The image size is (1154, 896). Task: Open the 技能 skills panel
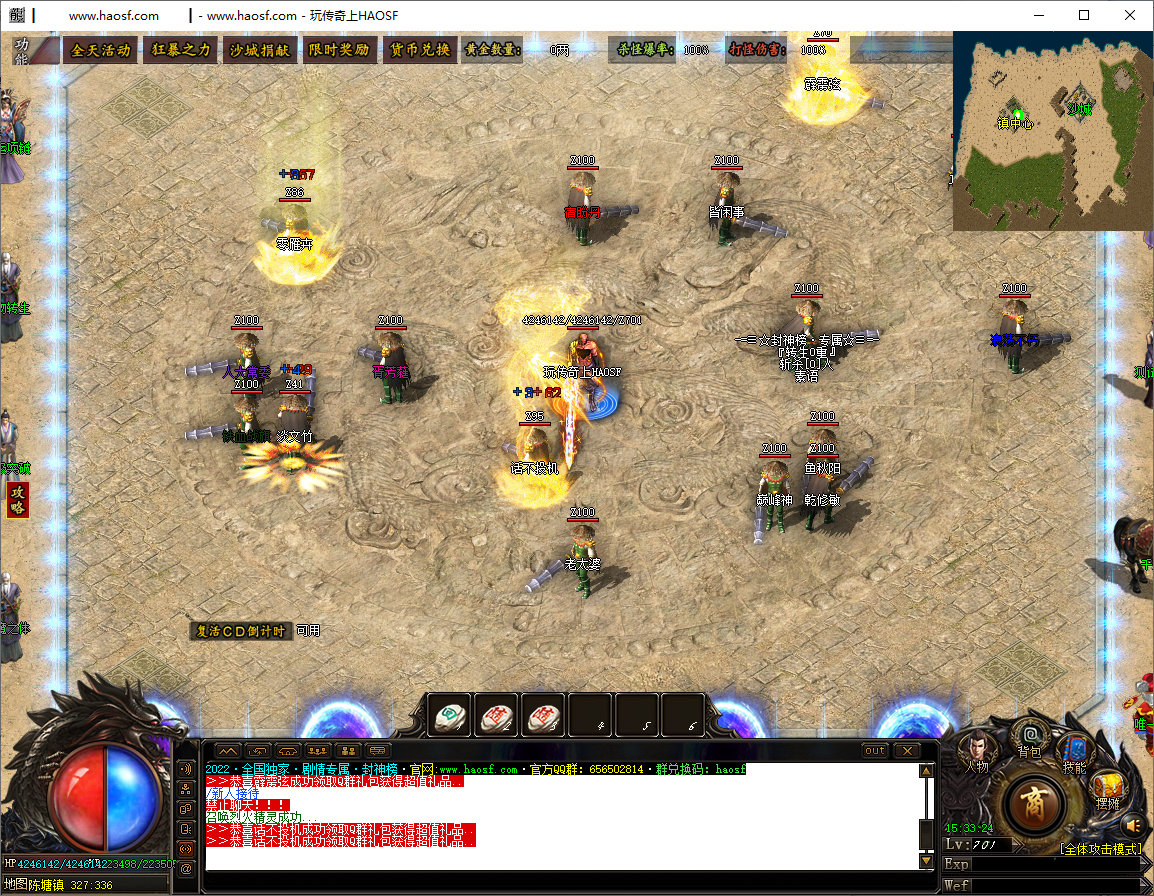coord(1075,752)
